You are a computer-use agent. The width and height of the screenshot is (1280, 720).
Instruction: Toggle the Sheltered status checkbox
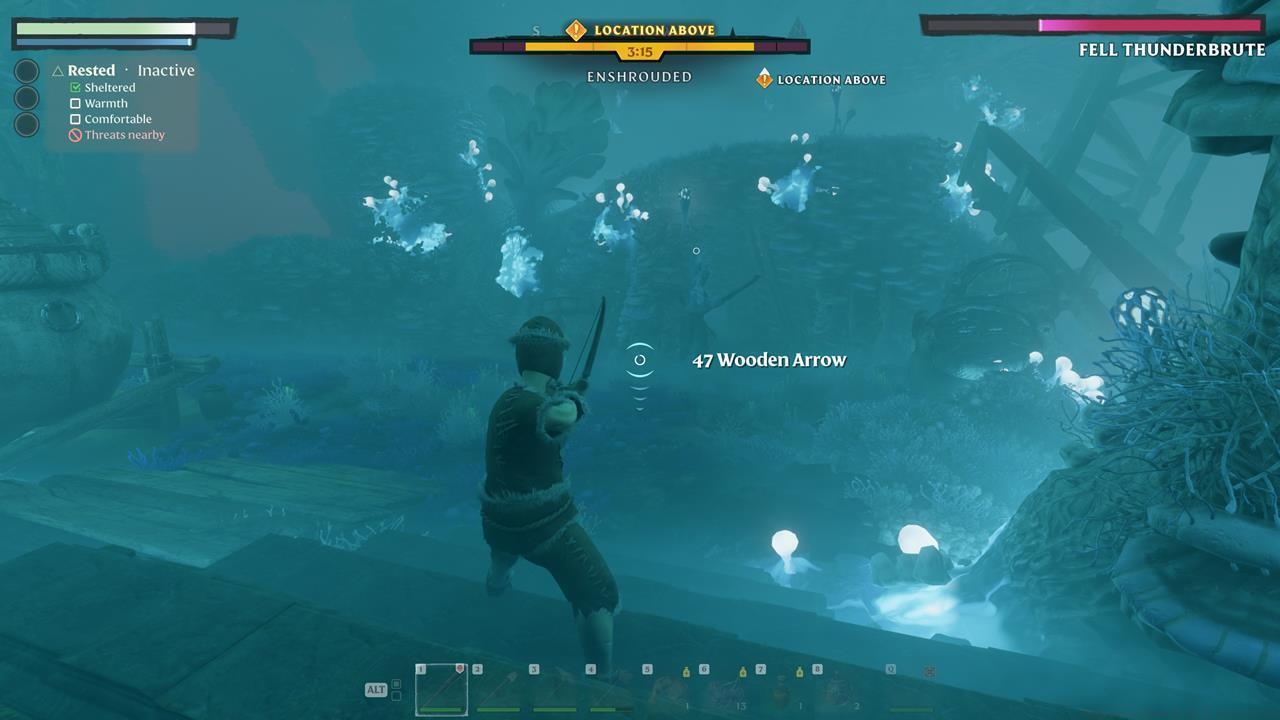[x=74, y=87]
